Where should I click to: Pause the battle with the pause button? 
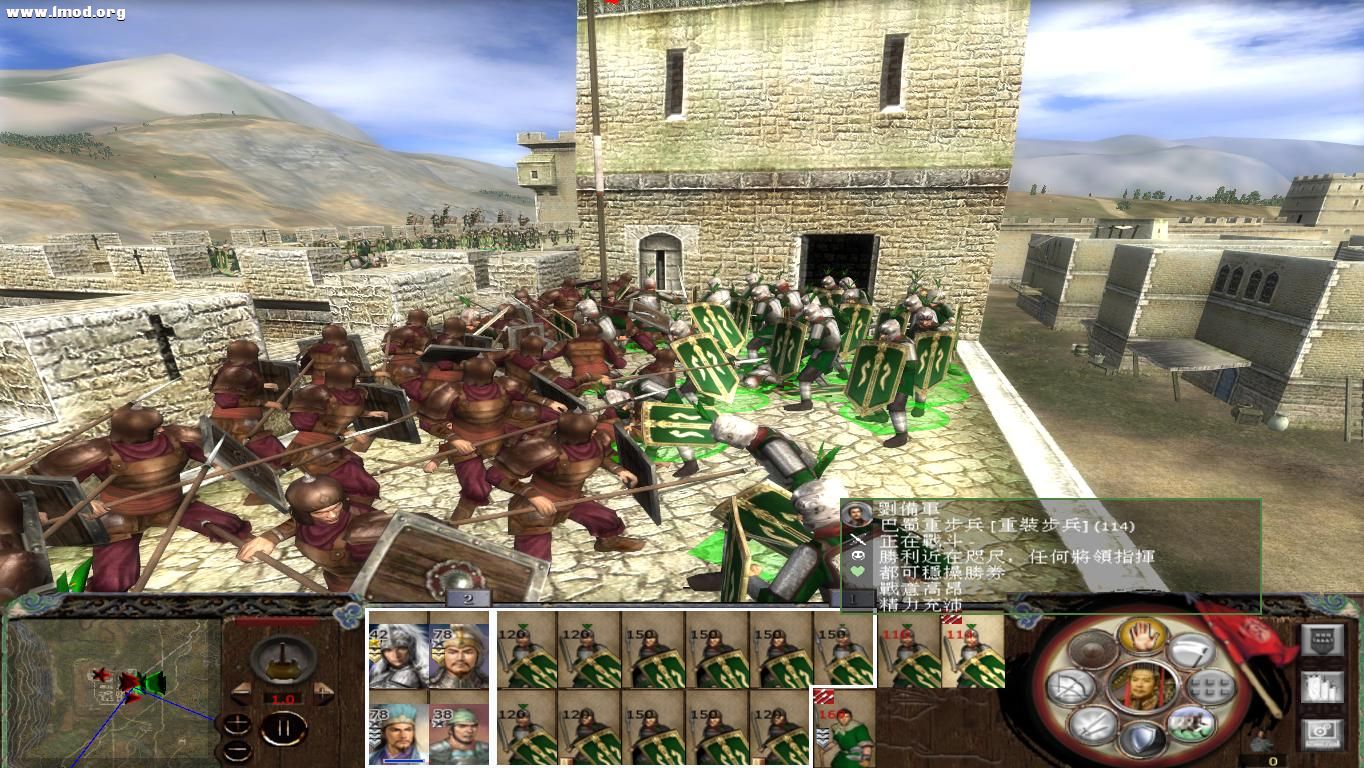point(283,729)
